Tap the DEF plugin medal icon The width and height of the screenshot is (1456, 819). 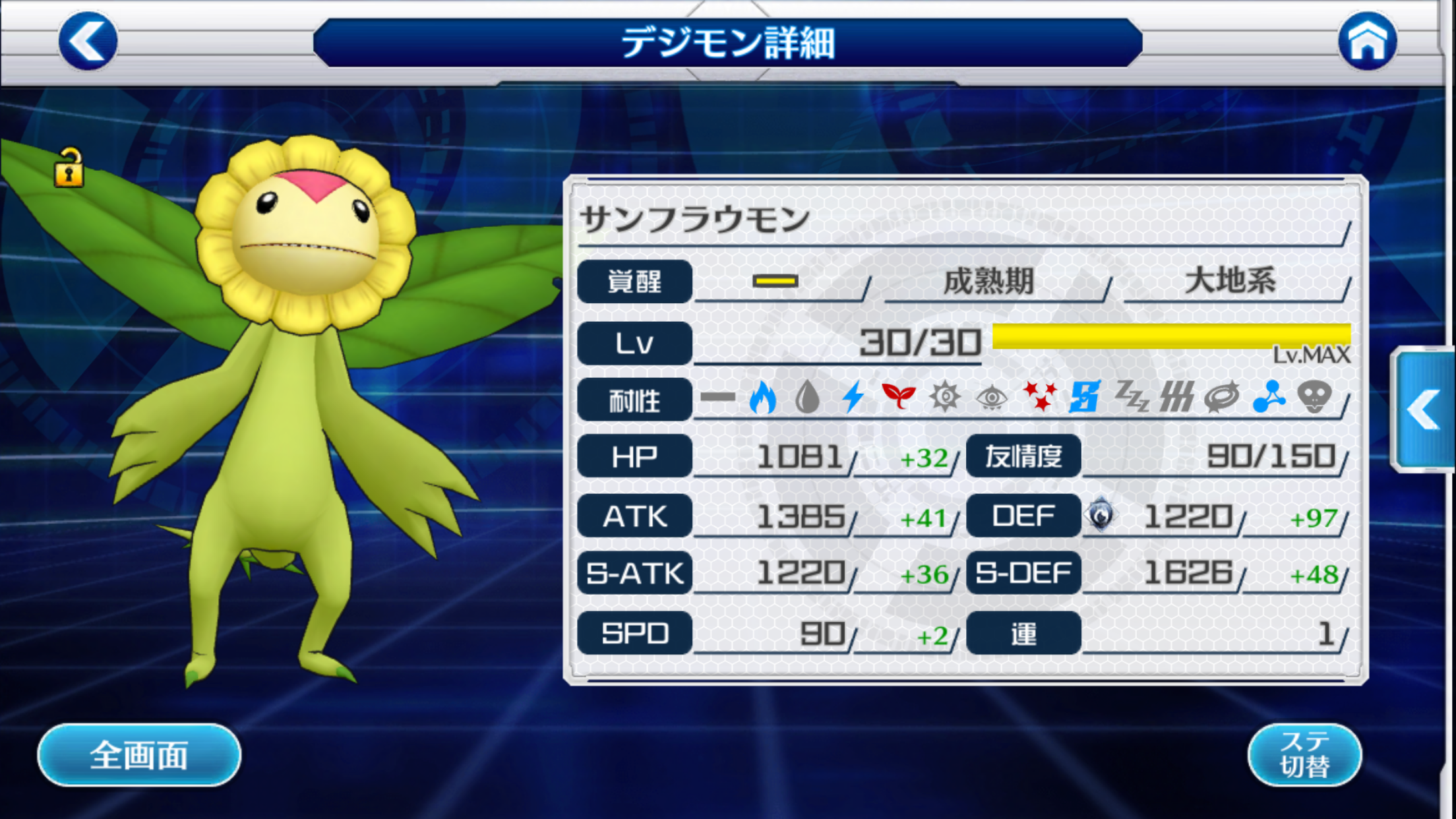coord(1101,516)
